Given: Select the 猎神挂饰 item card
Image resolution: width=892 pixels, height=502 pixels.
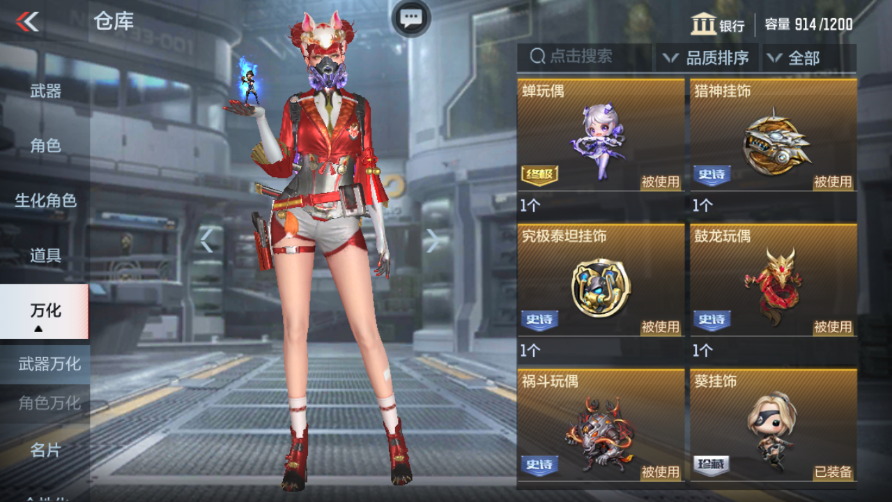Looking at the screenshot, I should coord(773,136).
